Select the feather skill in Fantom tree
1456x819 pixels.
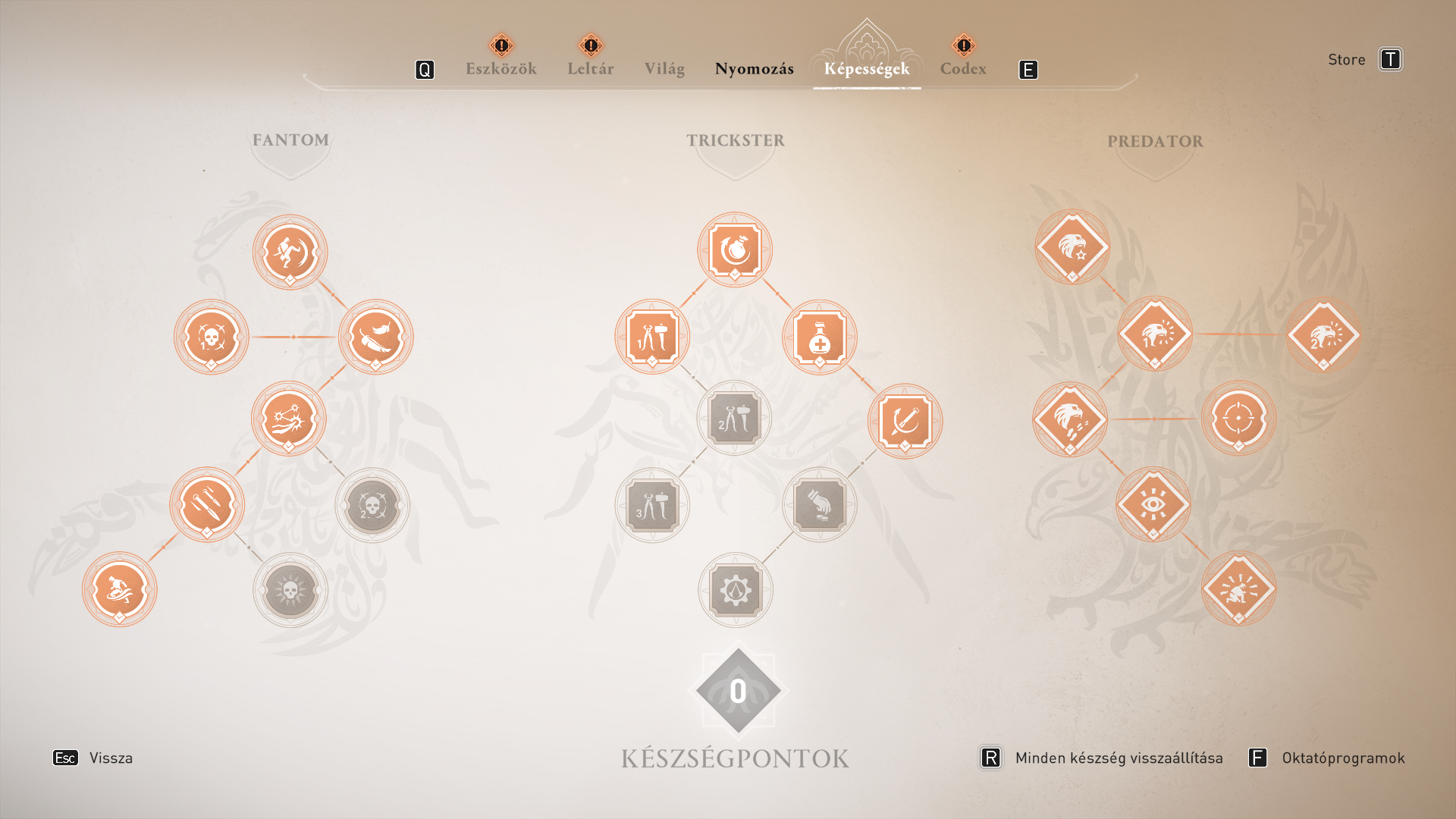375,337
